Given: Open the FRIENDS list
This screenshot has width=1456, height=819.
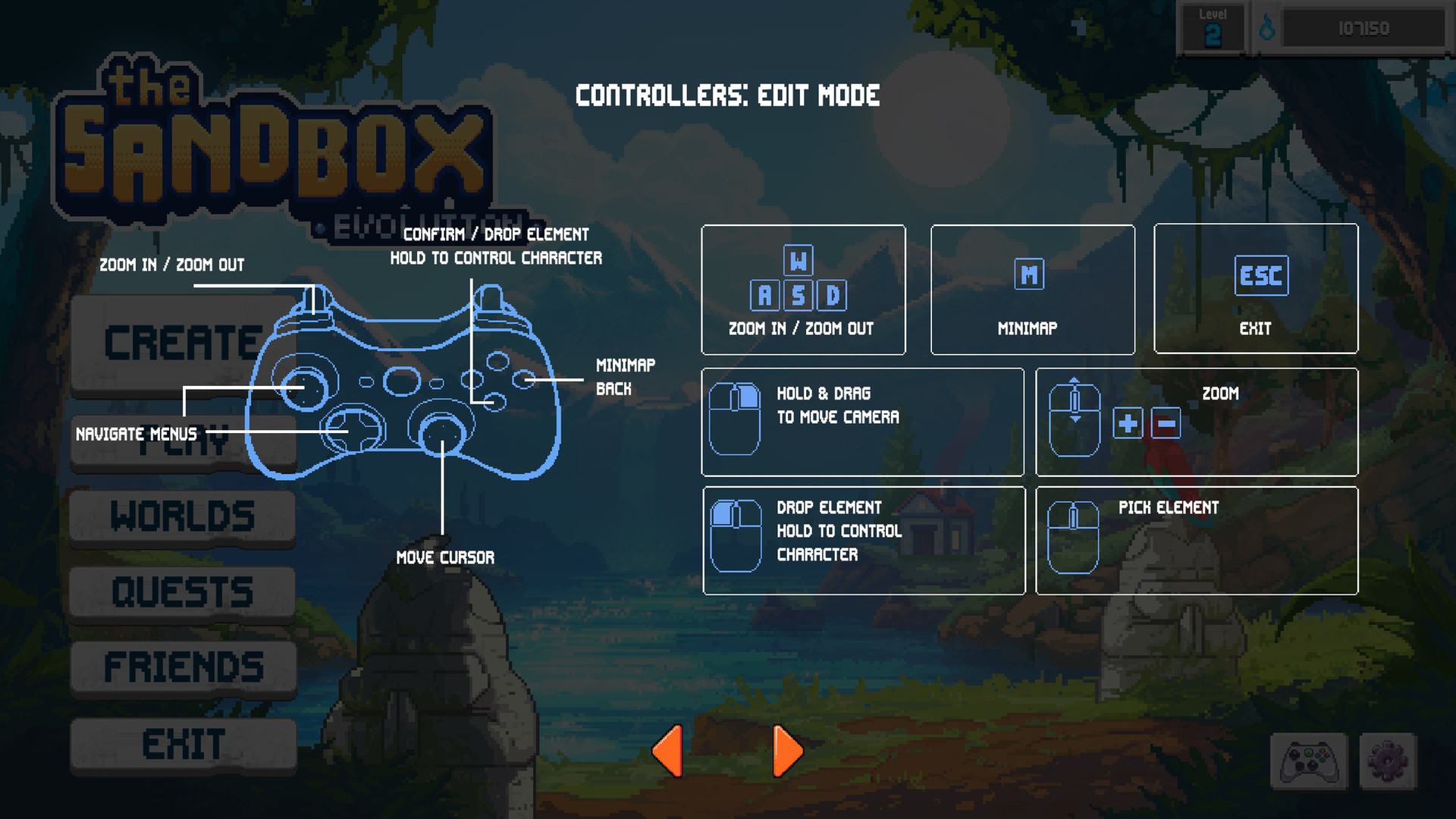Looking at the screenshot, I should (182, 666).
